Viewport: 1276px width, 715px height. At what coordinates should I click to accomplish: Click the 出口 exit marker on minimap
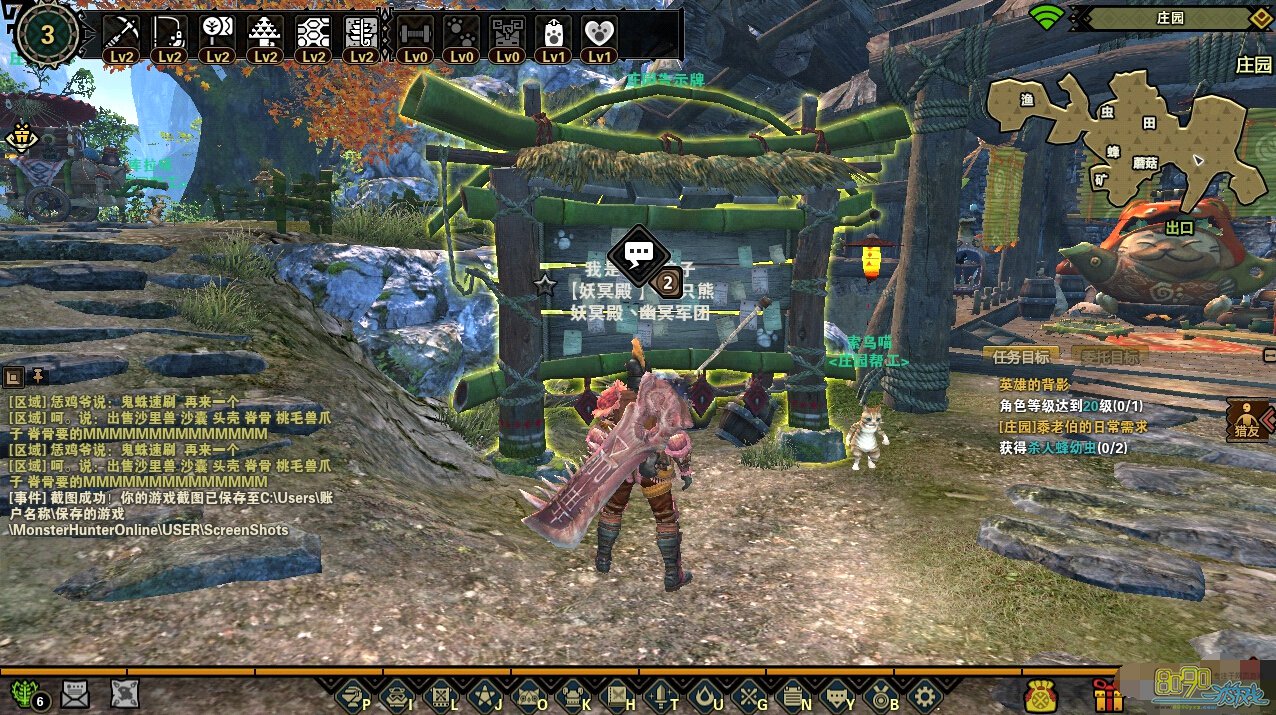pos(1180,227)
